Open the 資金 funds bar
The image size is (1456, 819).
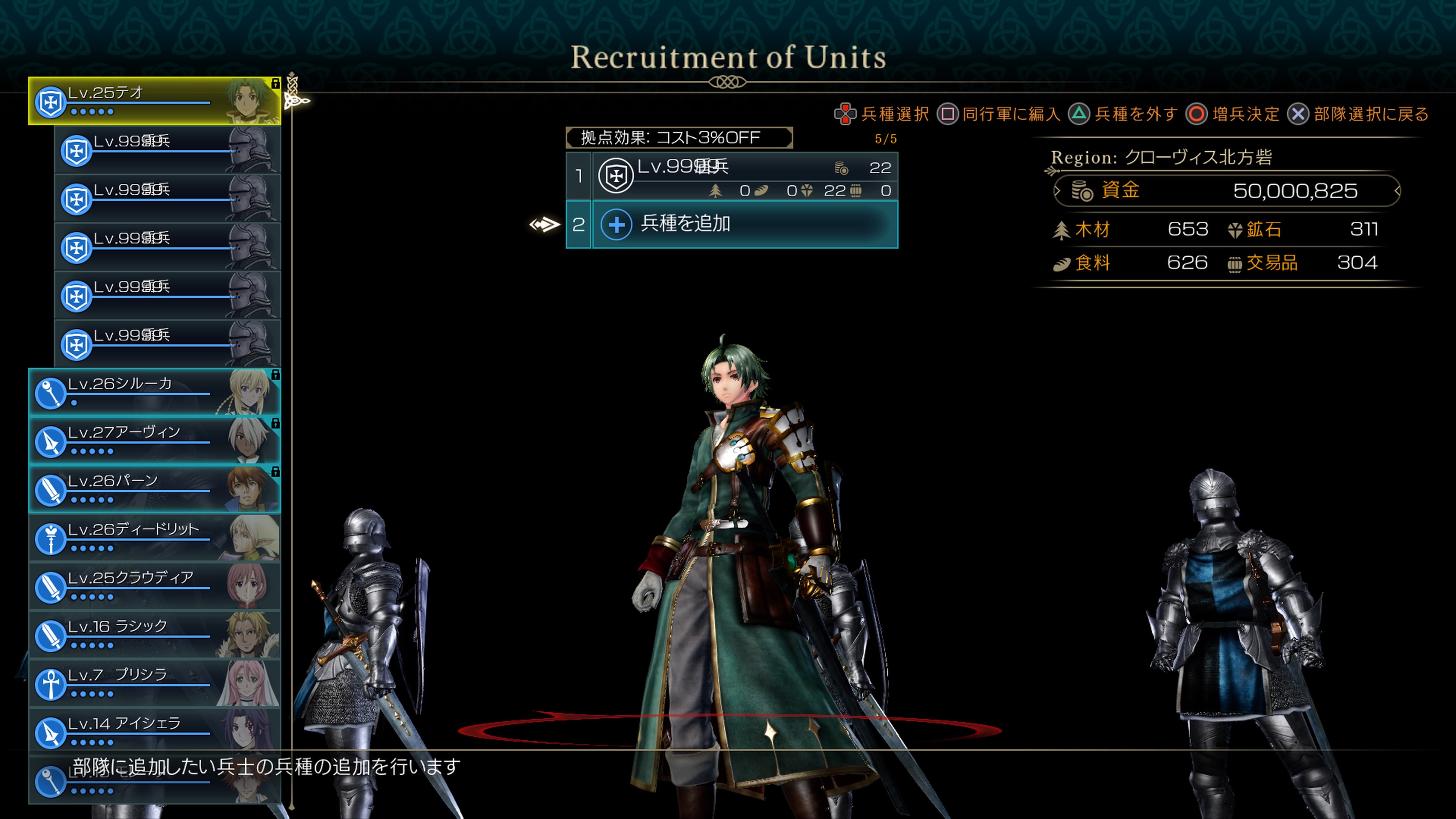click(1227, 191)
